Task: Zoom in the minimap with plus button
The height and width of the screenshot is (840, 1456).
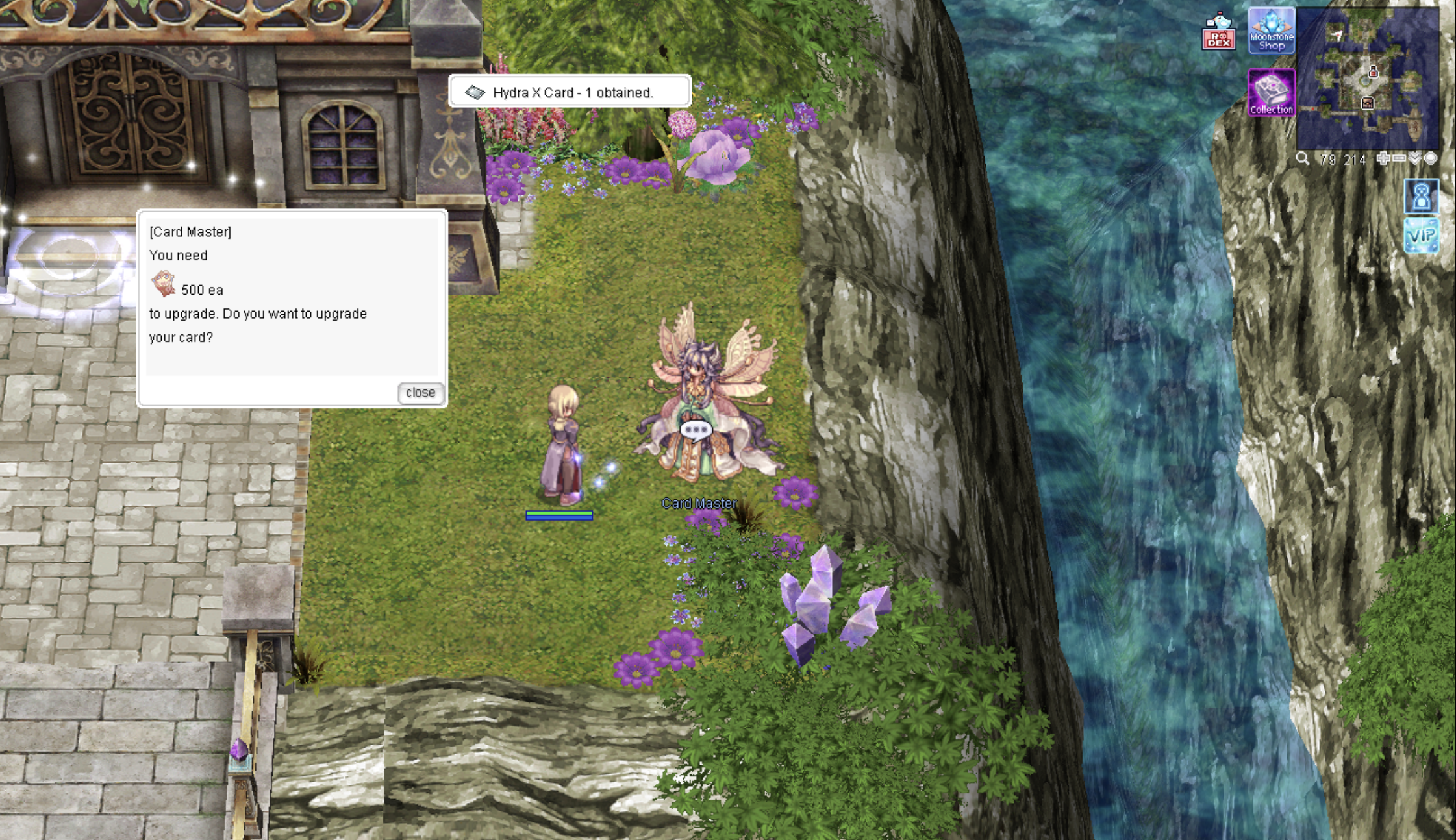Action: click(x=1383, y=159)
